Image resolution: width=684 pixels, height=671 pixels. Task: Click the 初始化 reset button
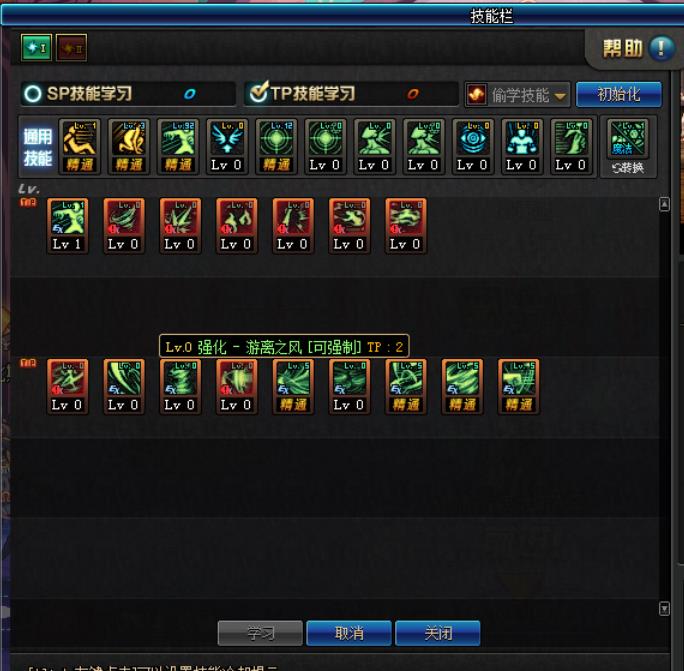click(x=619, y=95)
